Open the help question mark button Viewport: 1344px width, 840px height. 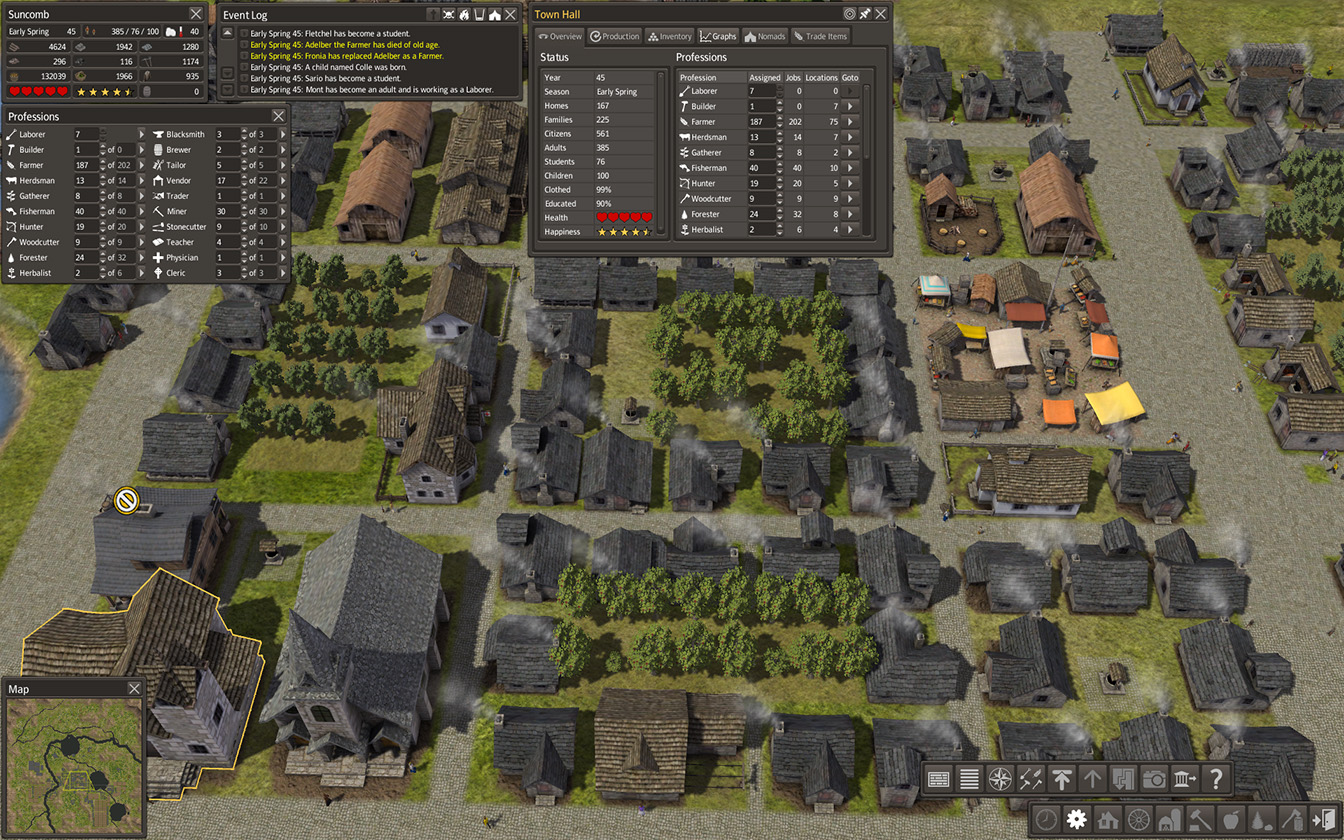pos(1216,778)
